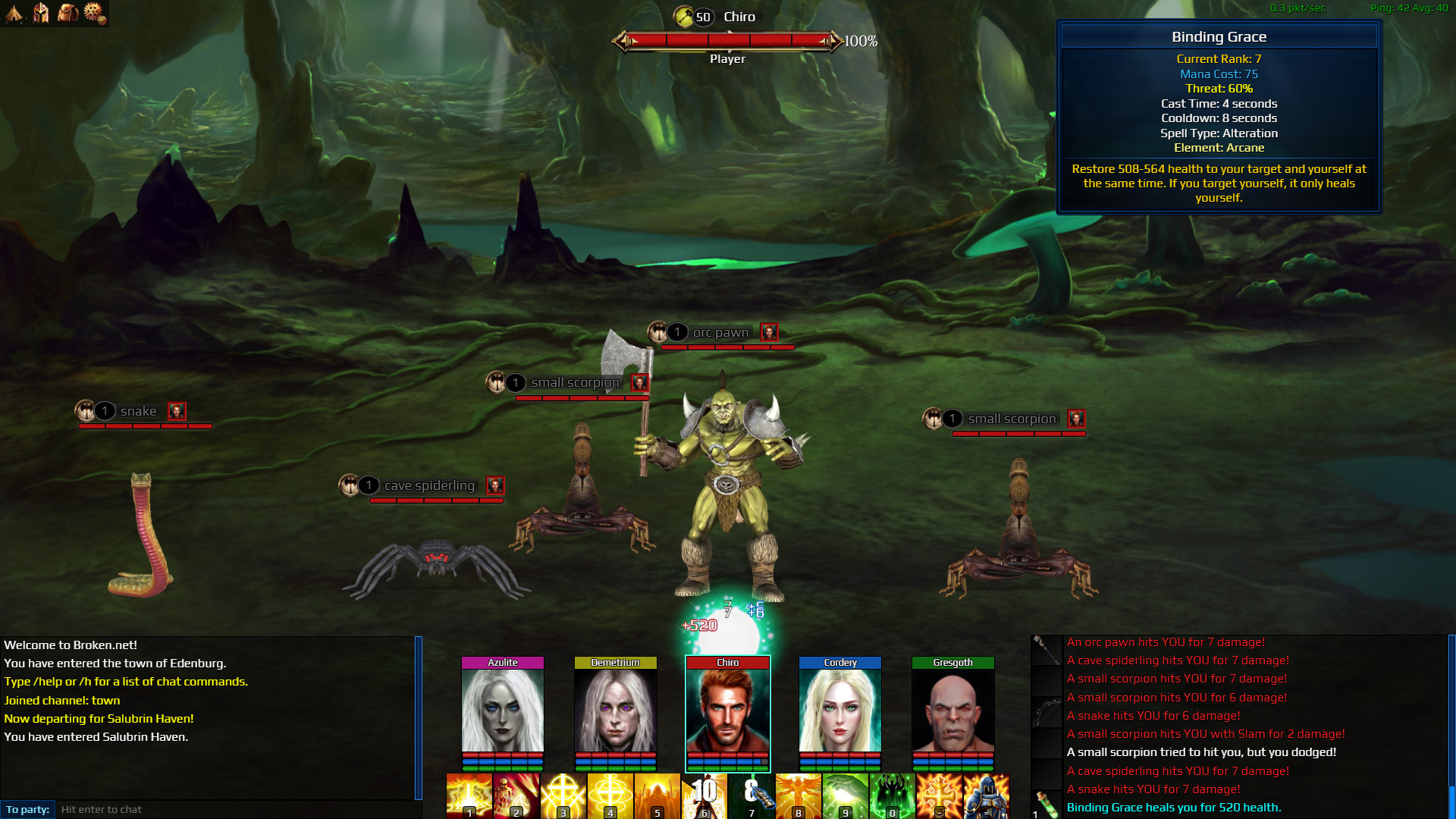Cast the phoenix spell in slot 8
This screenshot has height=819, width=1456.
tap(798, 795)
